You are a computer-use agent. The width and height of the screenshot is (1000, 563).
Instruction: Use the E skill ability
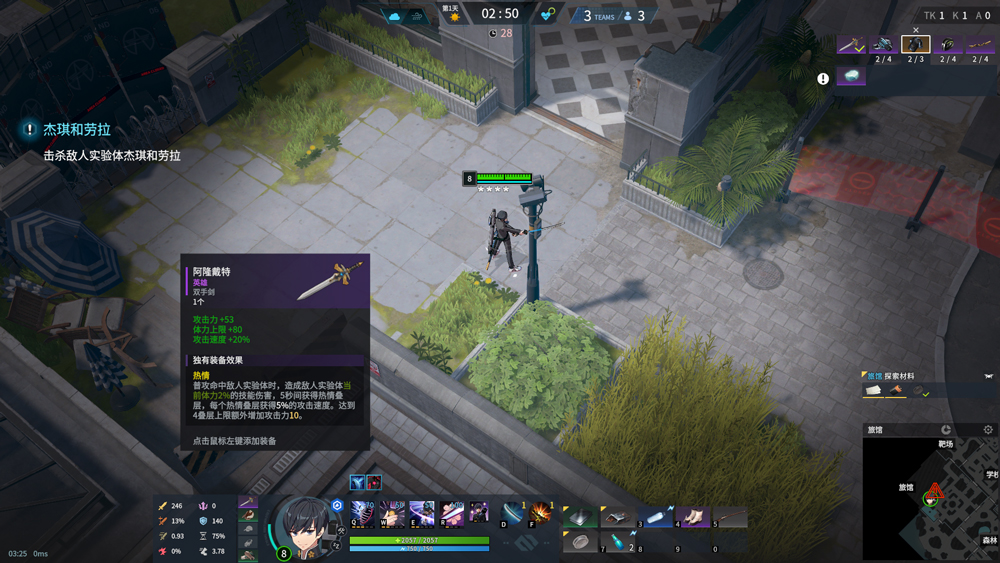(x=422, y=513)
